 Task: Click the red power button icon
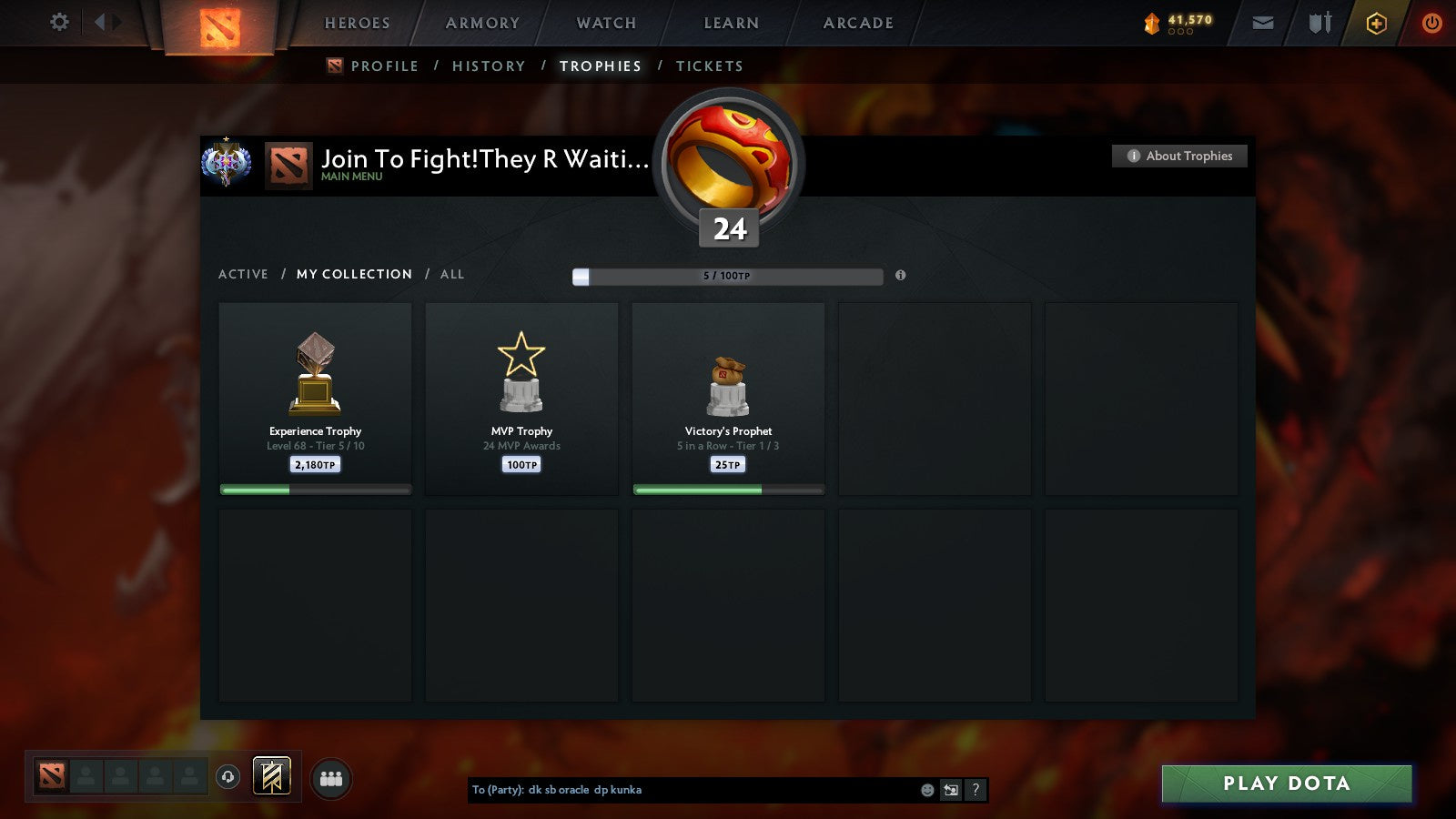(1430, 23)
